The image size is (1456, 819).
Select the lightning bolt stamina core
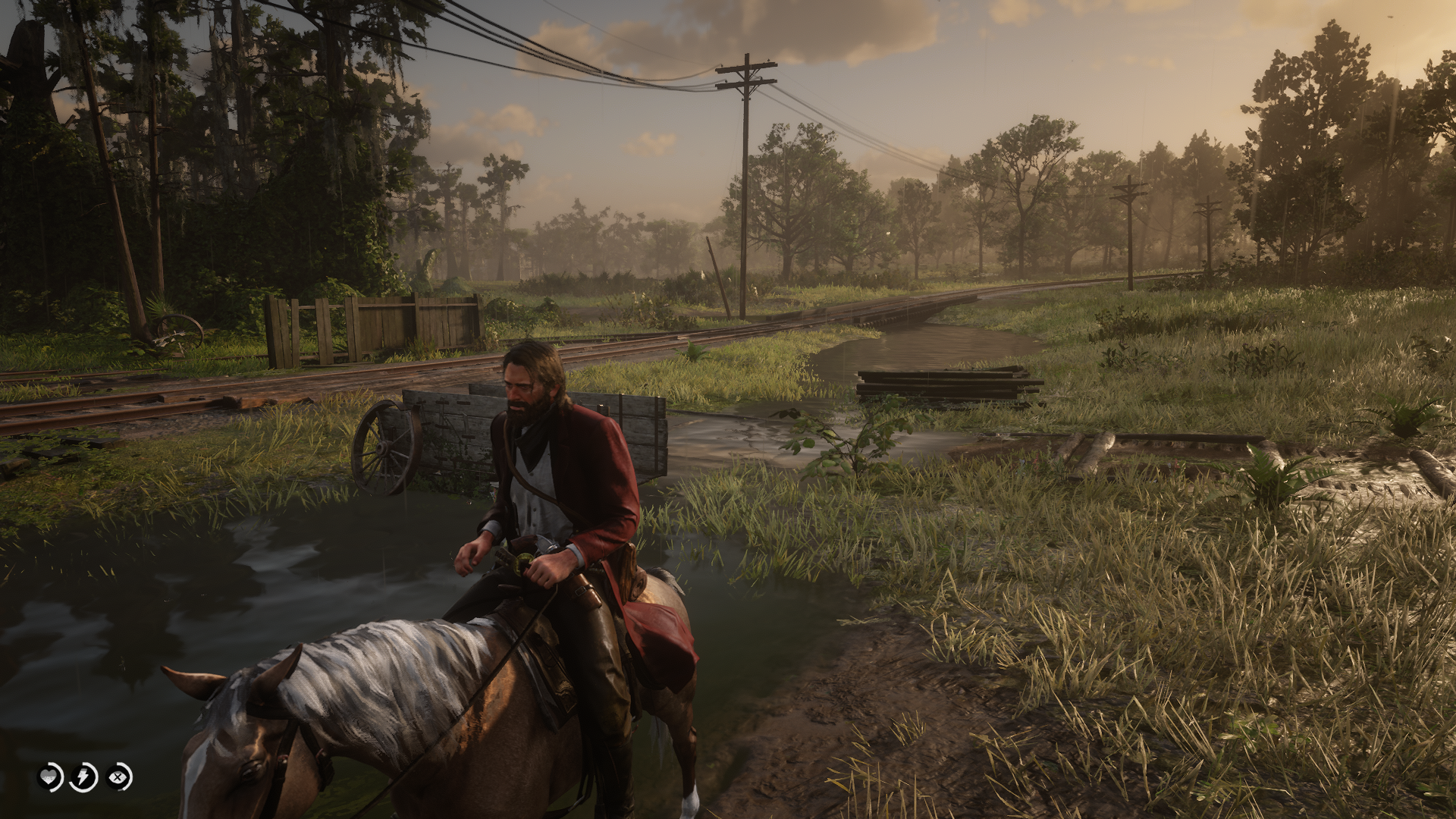click(83, 777)
